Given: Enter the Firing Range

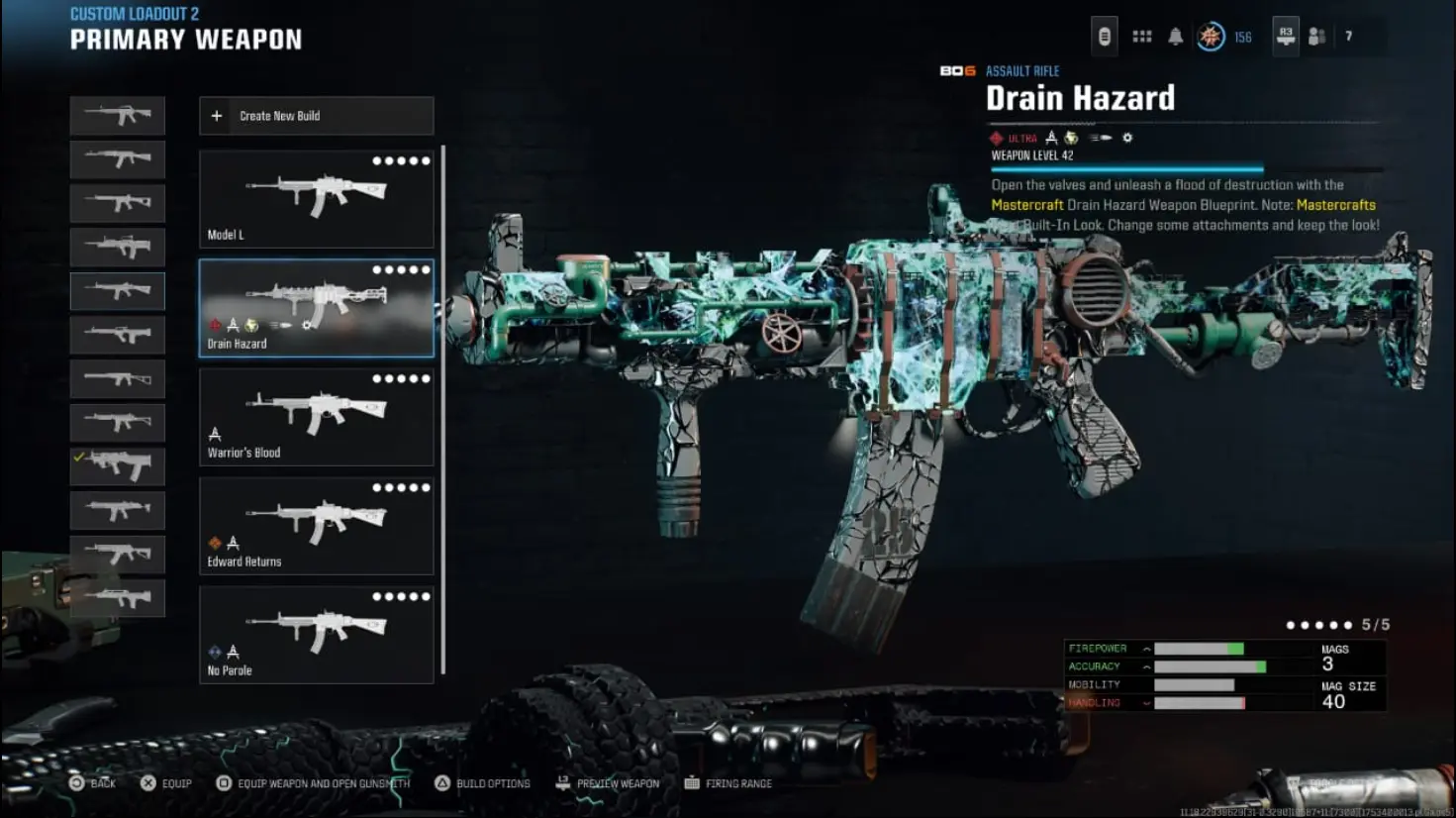Looking at the screenshot, I should (x=728, y=783).
